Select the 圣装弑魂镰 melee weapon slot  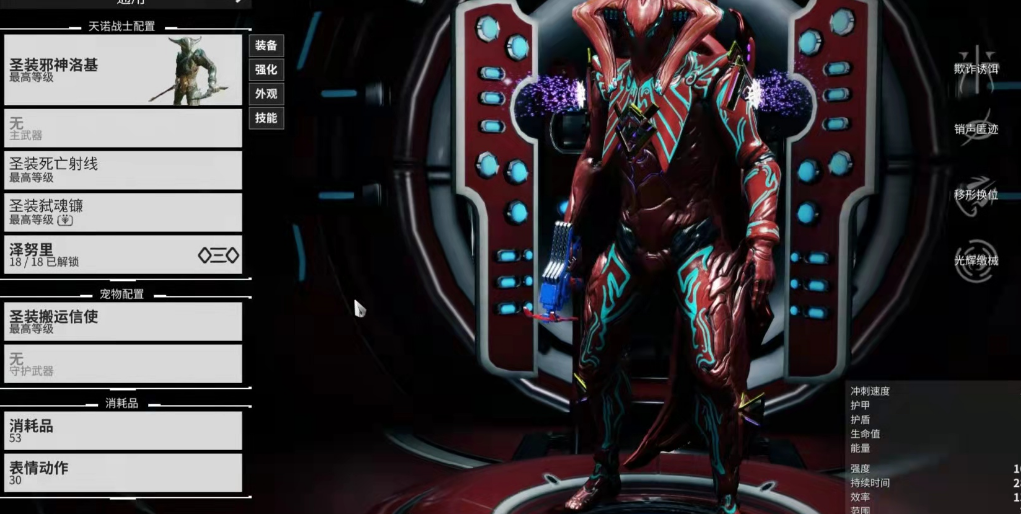[x=123, y=212]
